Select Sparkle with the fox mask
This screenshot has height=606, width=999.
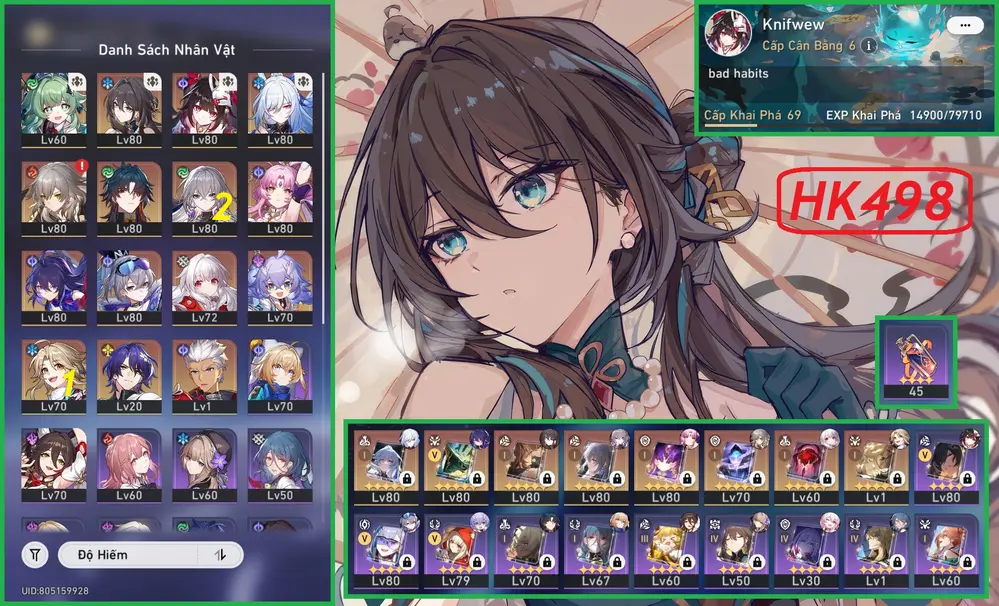coord(204,104)
